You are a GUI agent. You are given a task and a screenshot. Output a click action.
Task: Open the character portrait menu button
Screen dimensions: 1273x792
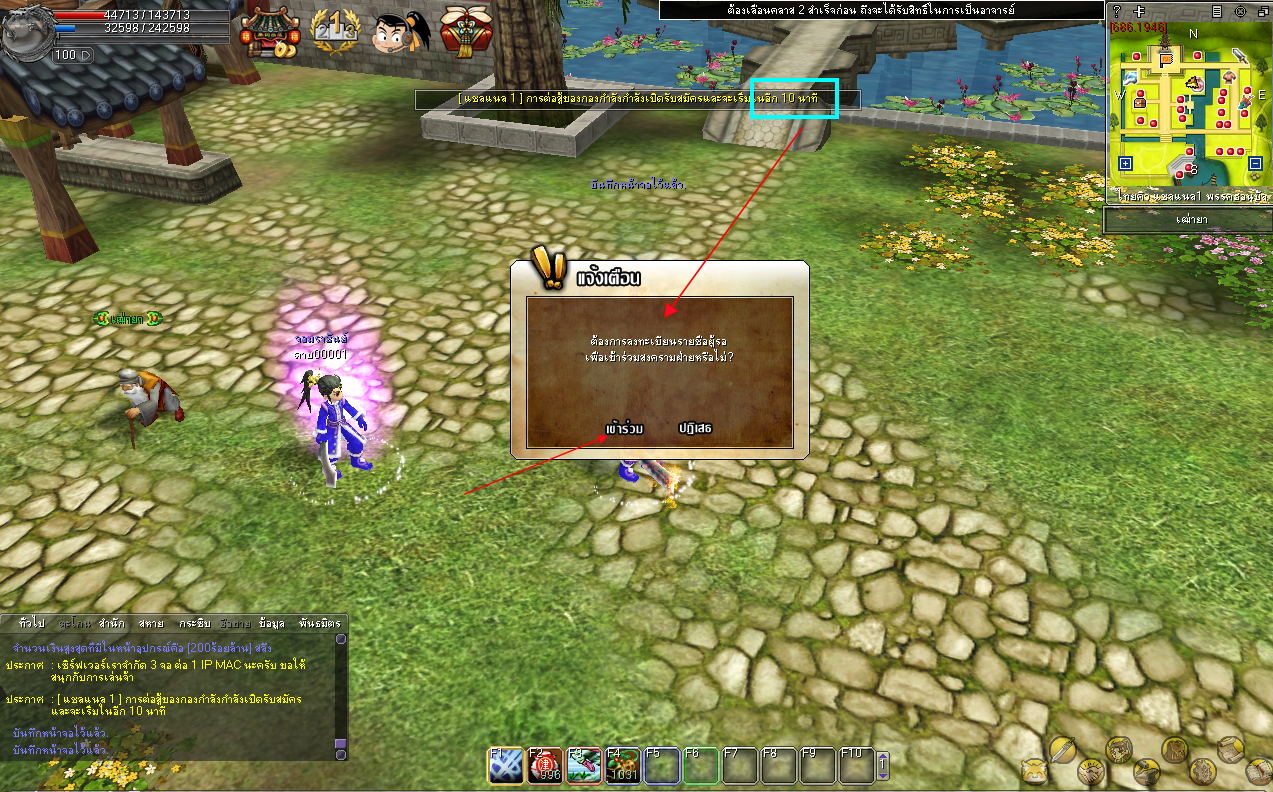(1118, 750)
